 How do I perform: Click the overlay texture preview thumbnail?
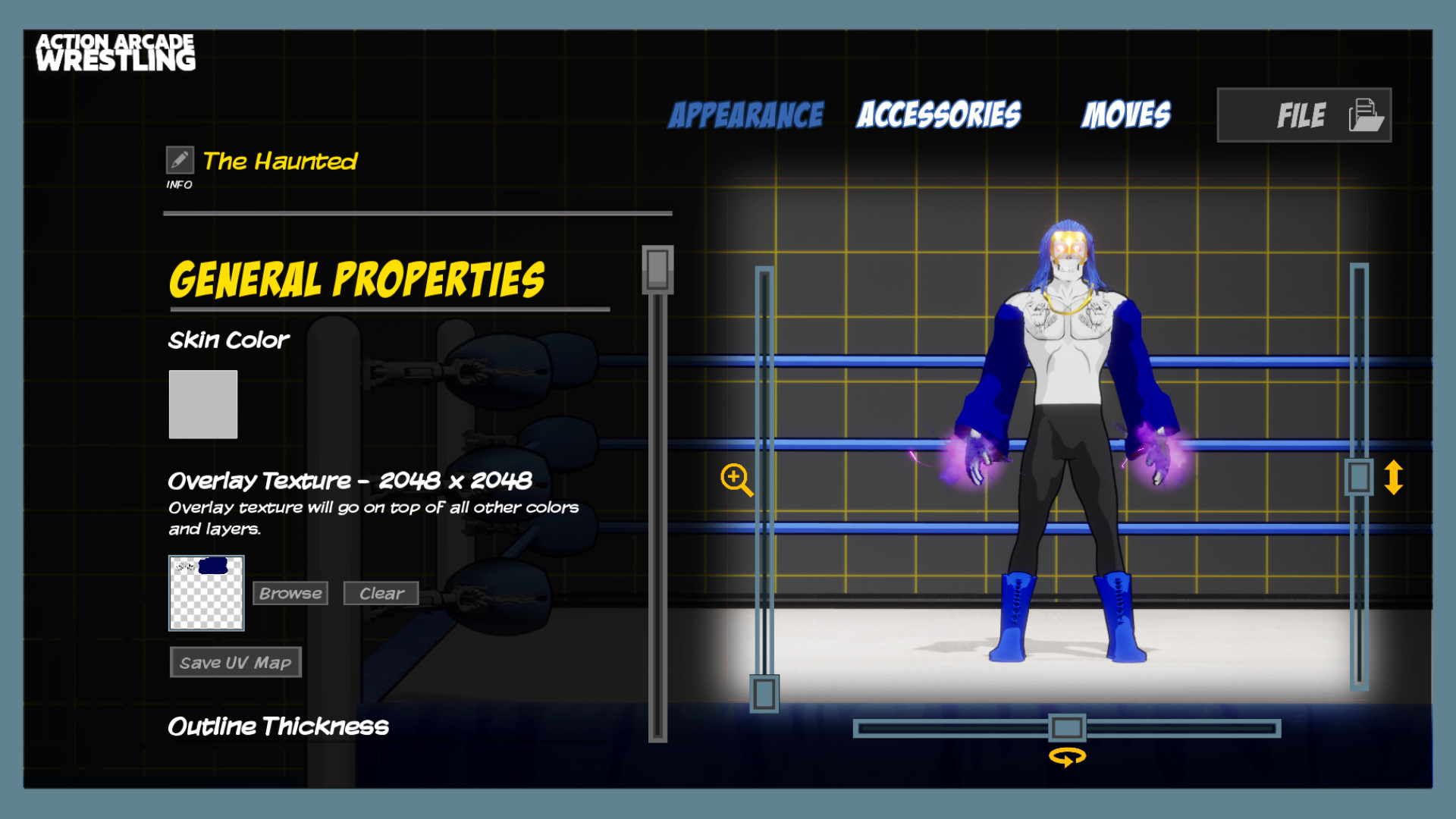pos(206,594)
